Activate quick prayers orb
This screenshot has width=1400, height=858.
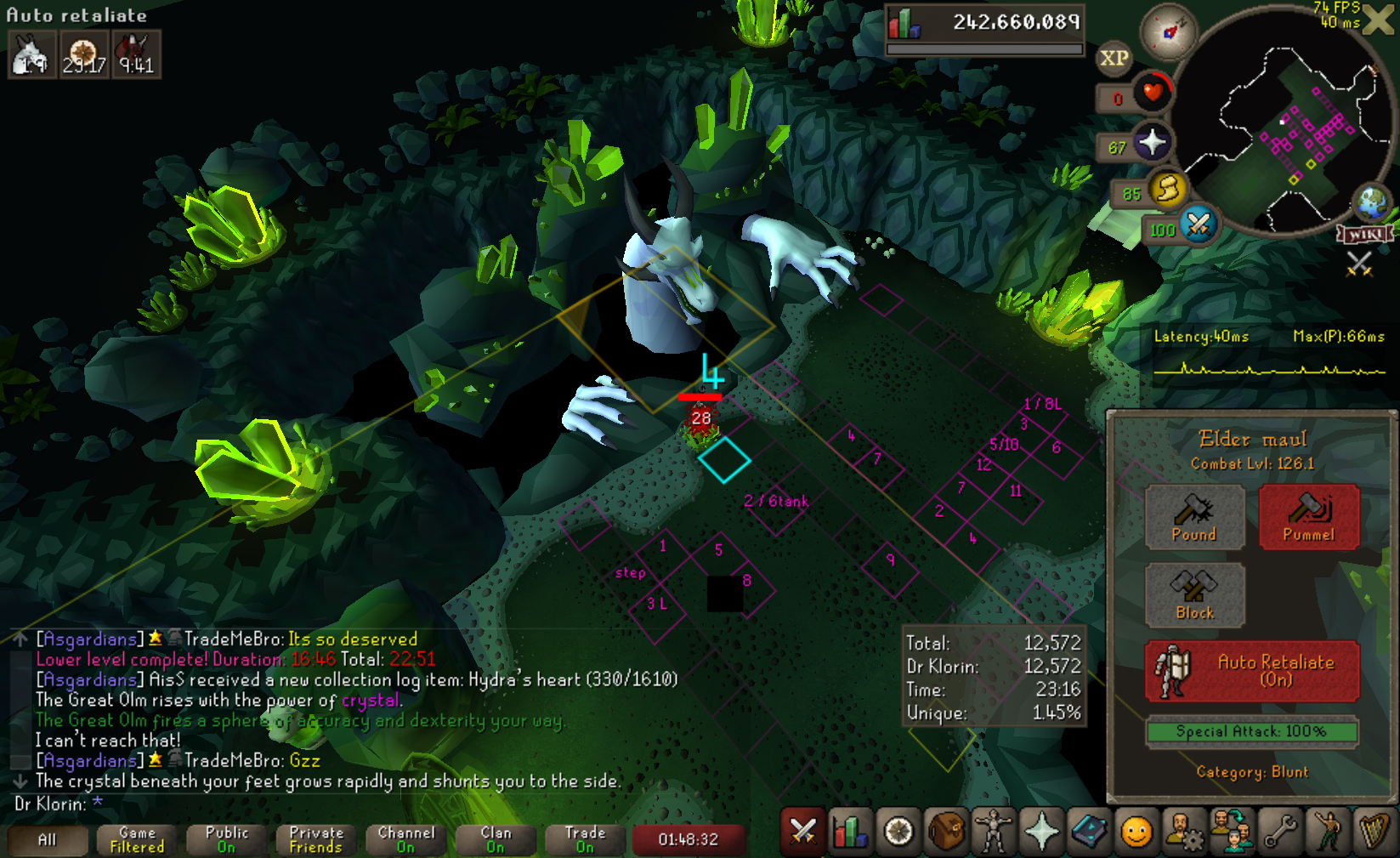1152,143
